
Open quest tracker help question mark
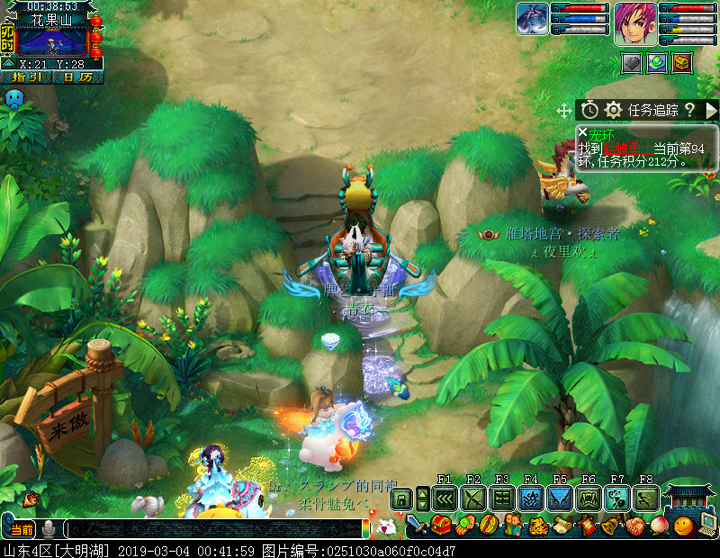(x=689, y=110)
